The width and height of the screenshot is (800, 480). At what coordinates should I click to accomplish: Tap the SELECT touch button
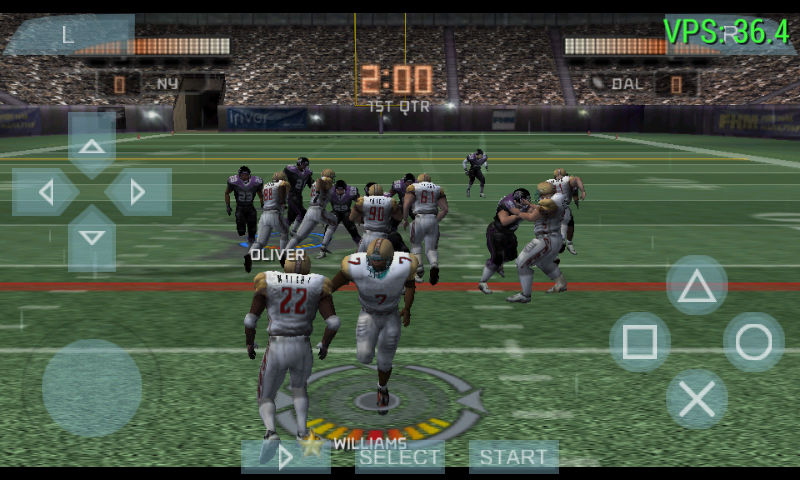(400, 457)
